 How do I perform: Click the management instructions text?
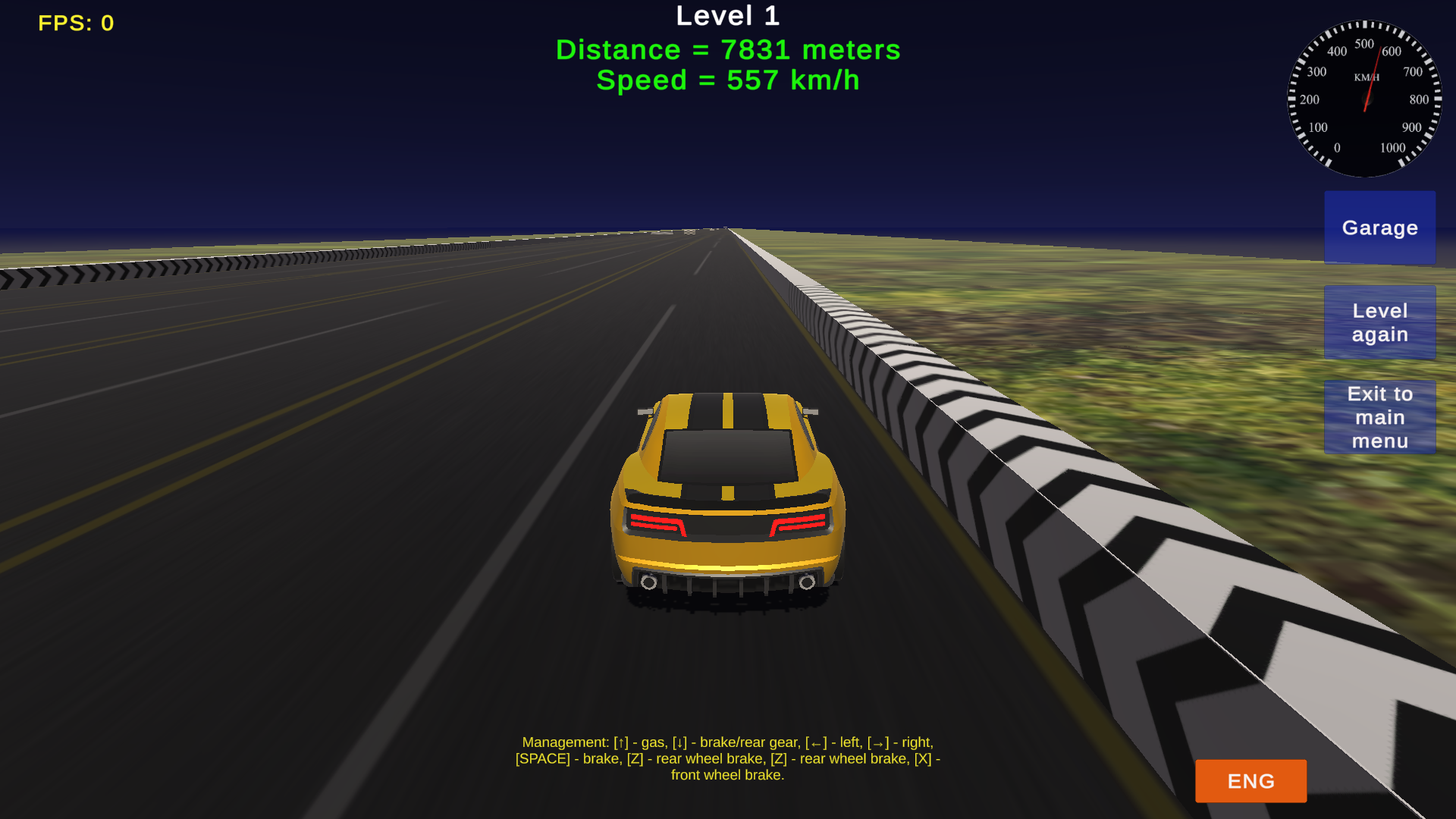(x=726, y=758)
